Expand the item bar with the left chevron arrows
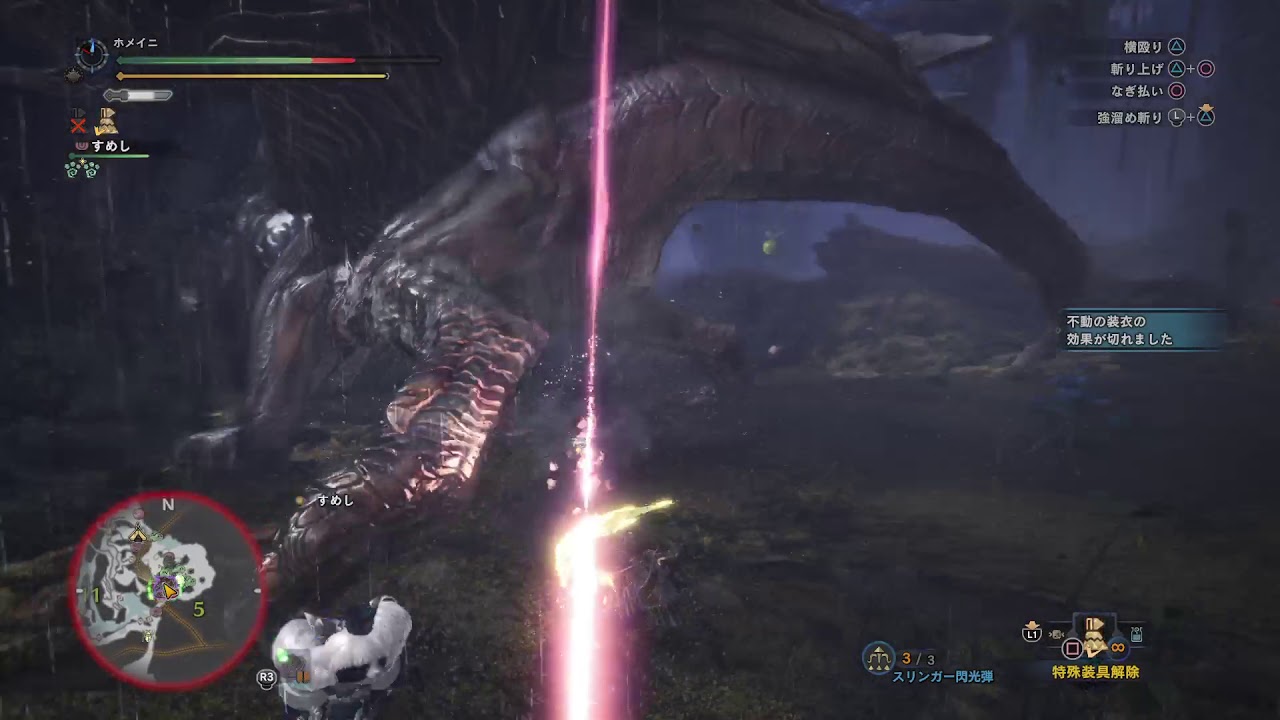This screenshot has height=720, width=1280. click(x=1056, y=634)
